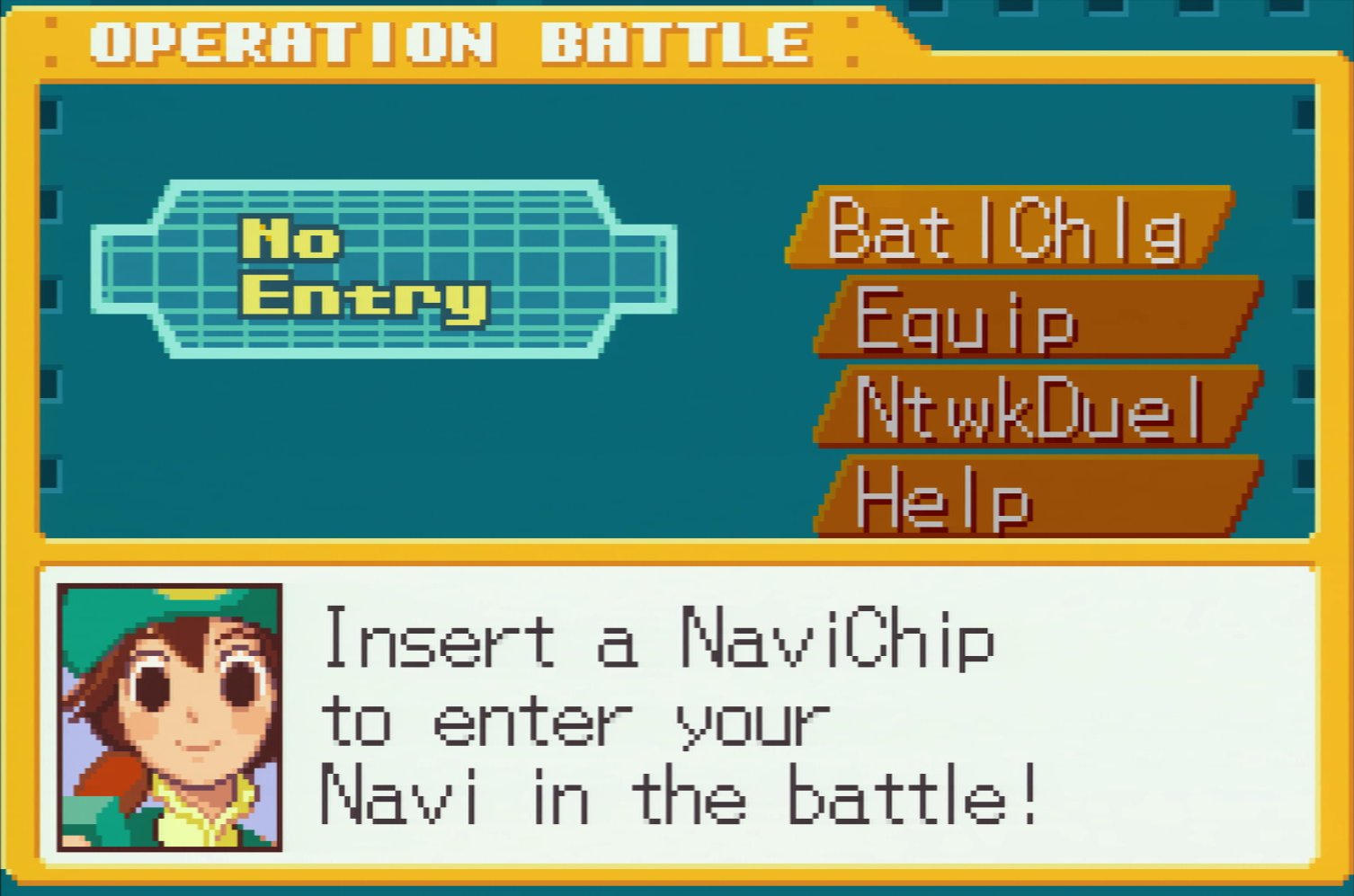Select the BatlChlg menu option
Screen dimensions: 1354x896
[x=1007, y=228]
